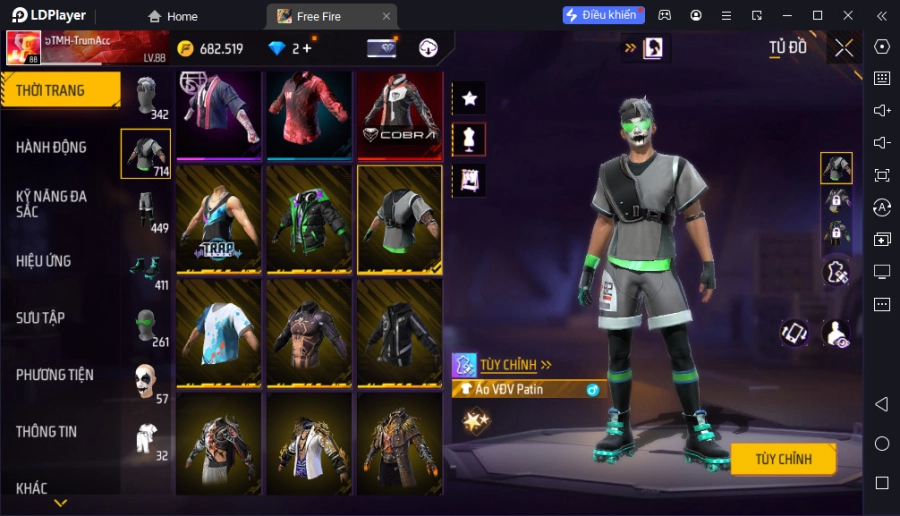Open the LDPlayer Home tab

(173, 16)
